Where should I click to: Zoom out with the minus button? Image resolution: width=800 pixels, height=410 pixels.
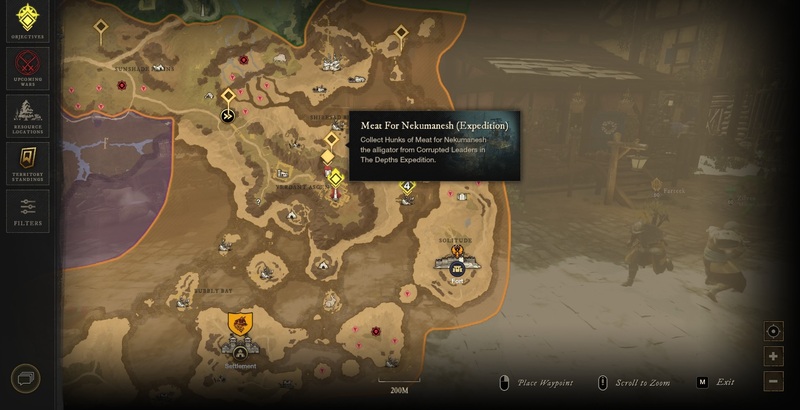click(x=773, y=381)
